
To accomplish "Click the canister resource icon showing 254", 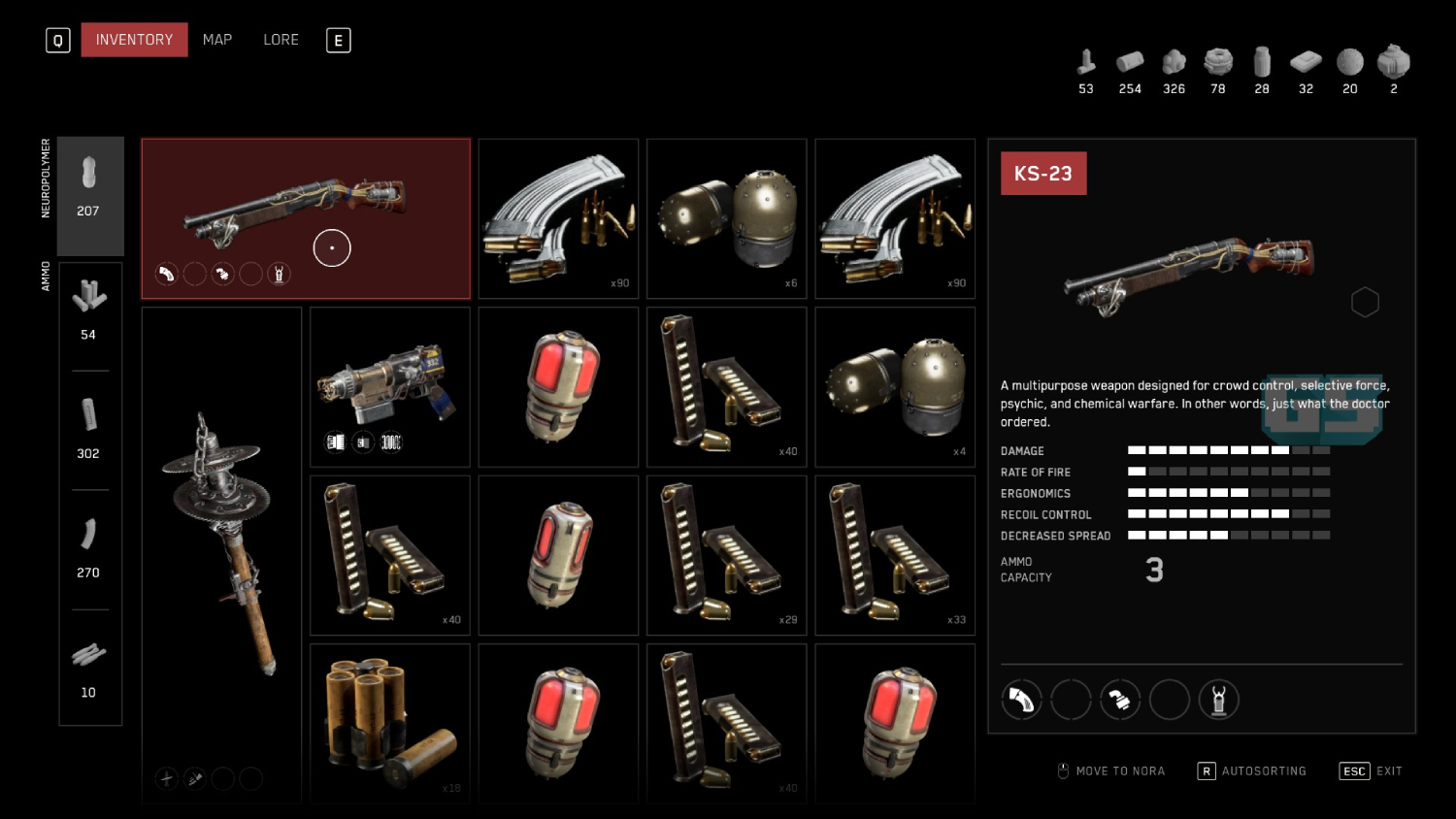I will coord(1130,63).
